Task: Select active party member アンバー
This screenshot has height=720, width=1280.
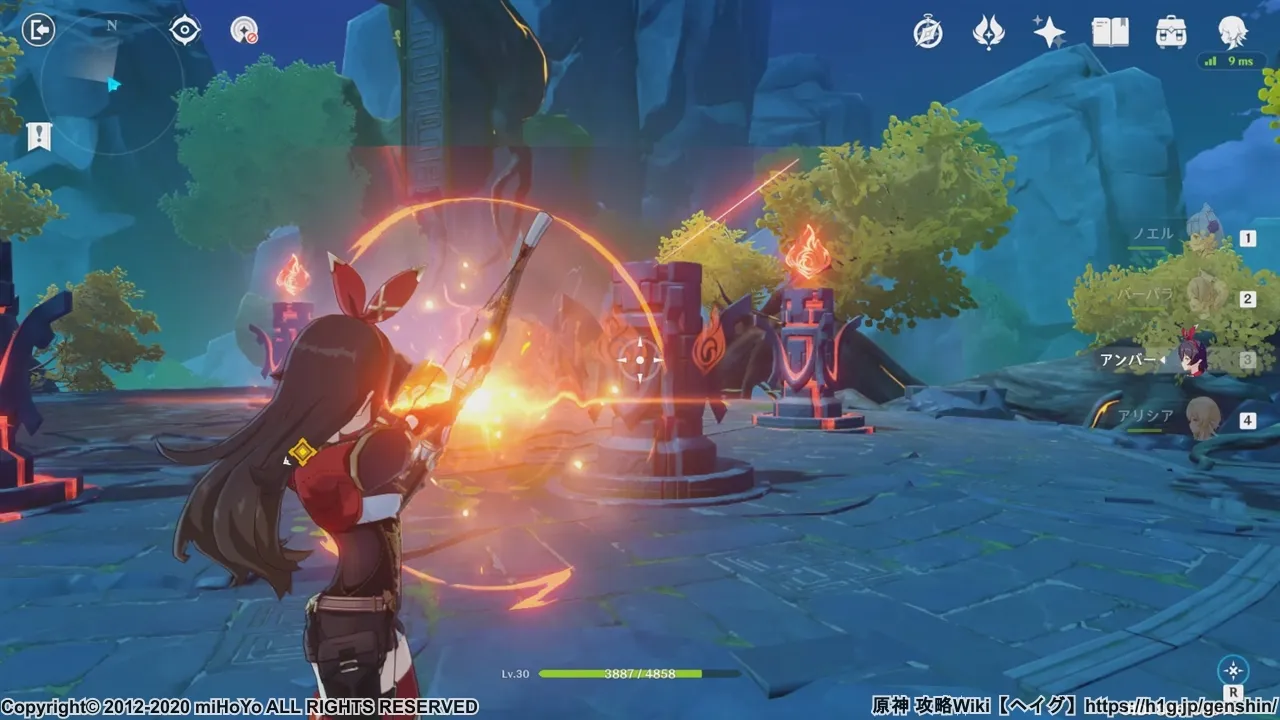Action: click(x=1190, y=359)
